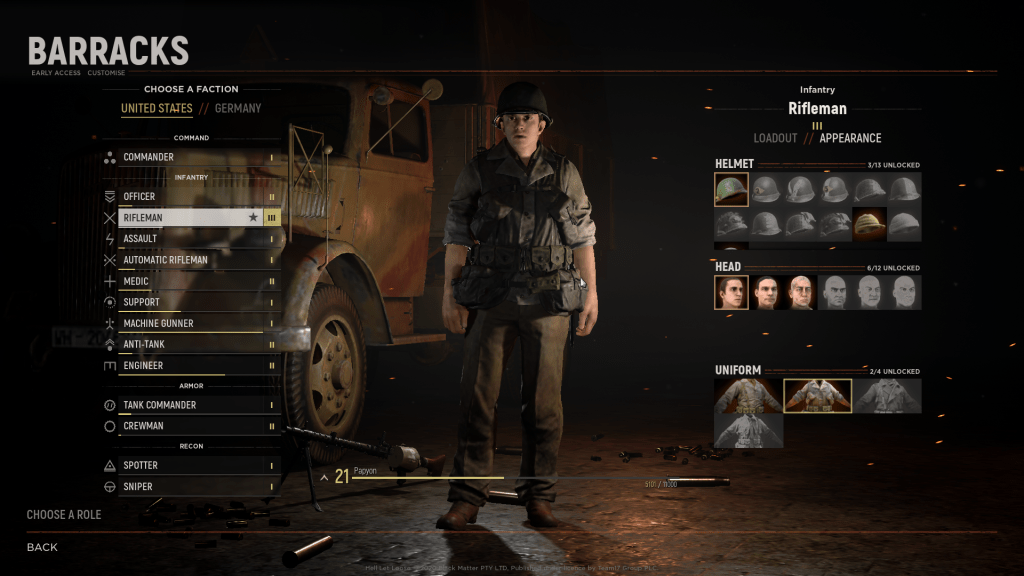Switch faction to Germany

click(238, 108)
